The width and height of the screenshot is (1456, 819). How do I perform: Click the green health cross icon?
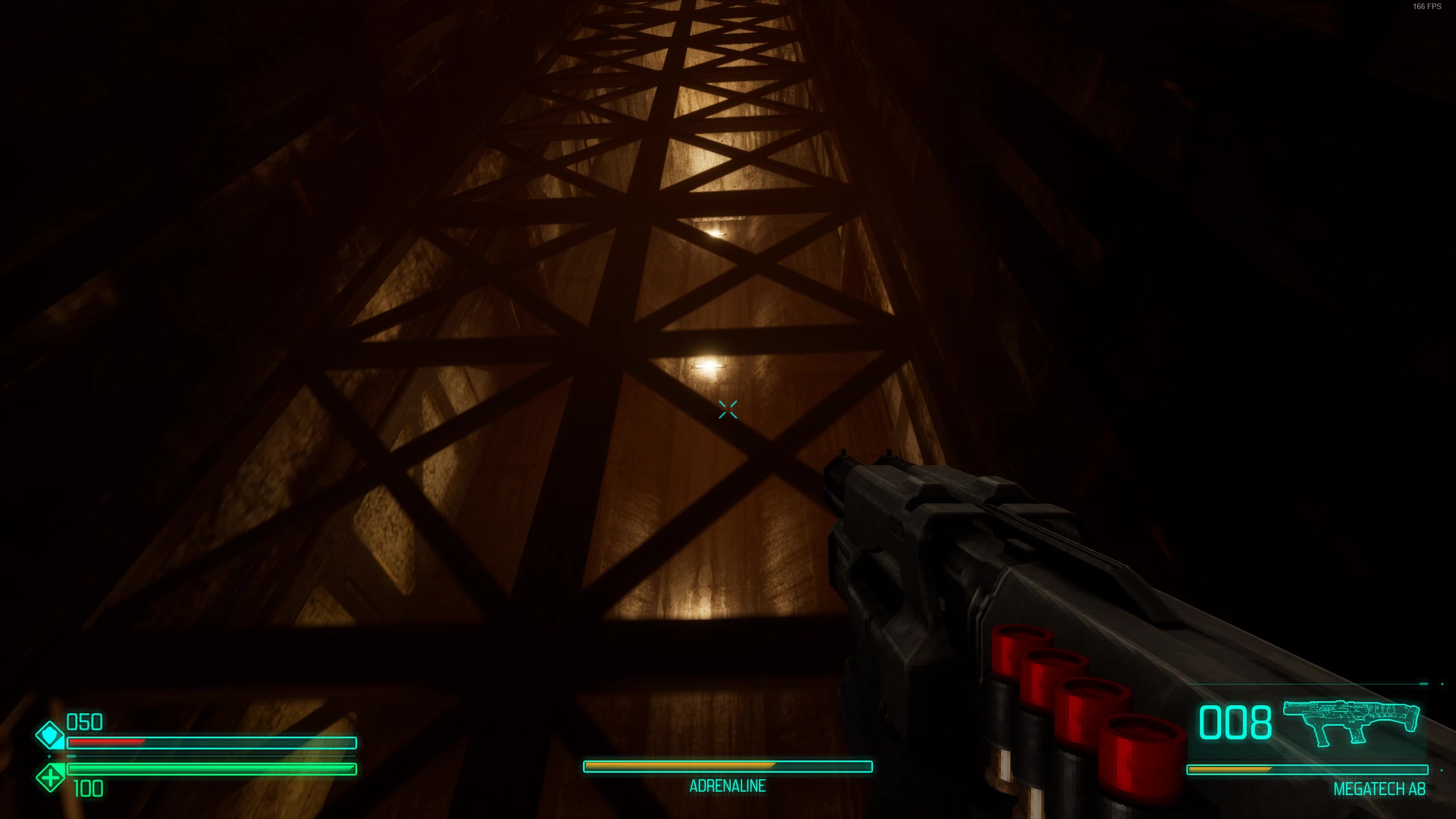coord(50,777)
